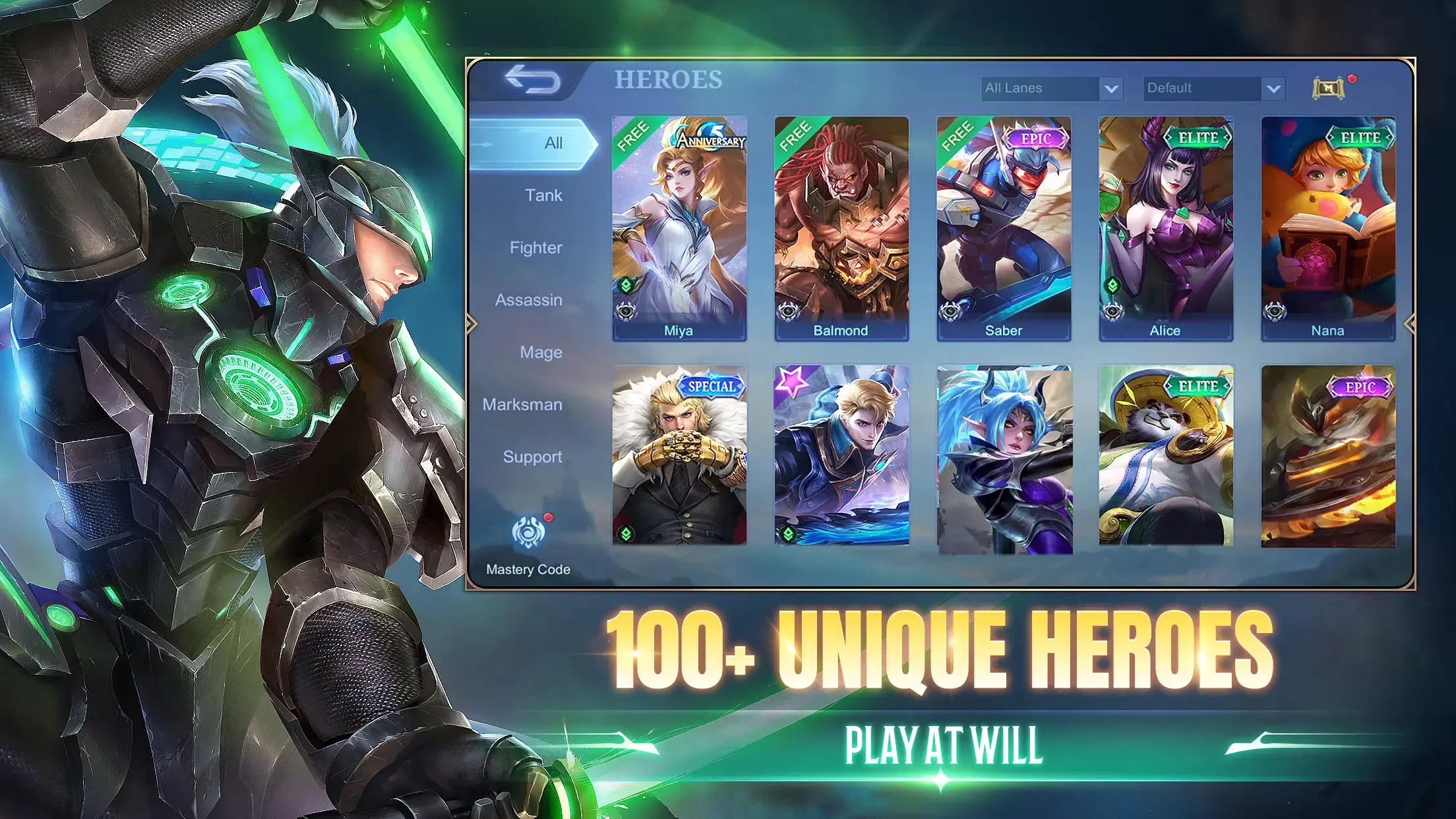This screenshot has height=819, width=1456.
Task: Select the Marksman category
Action: pyautogui.click(x=522, y=404)
